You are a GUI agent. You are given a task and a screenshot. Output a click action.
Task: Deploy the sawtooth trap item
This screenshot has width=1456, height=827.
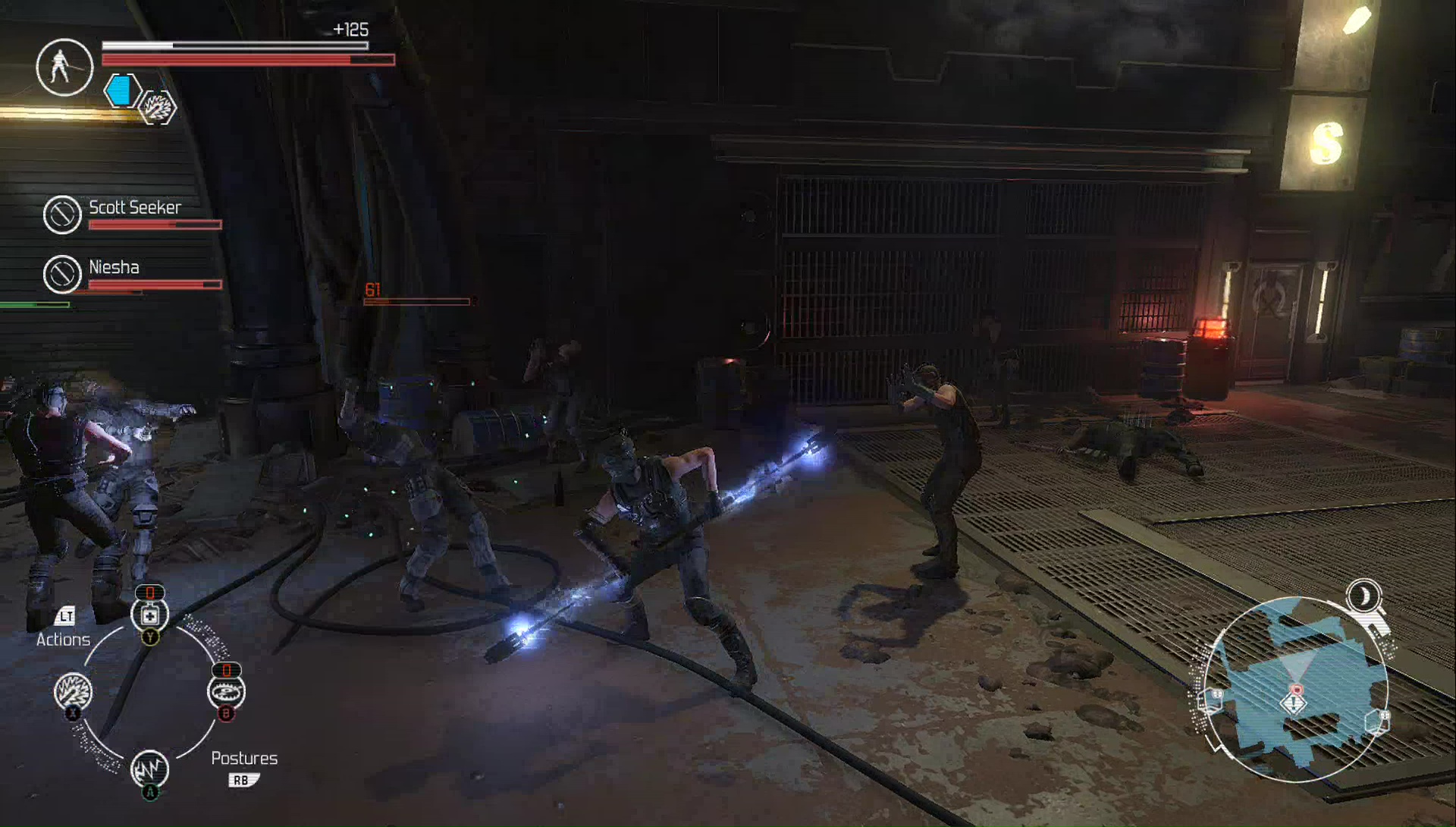coord(226,692)
